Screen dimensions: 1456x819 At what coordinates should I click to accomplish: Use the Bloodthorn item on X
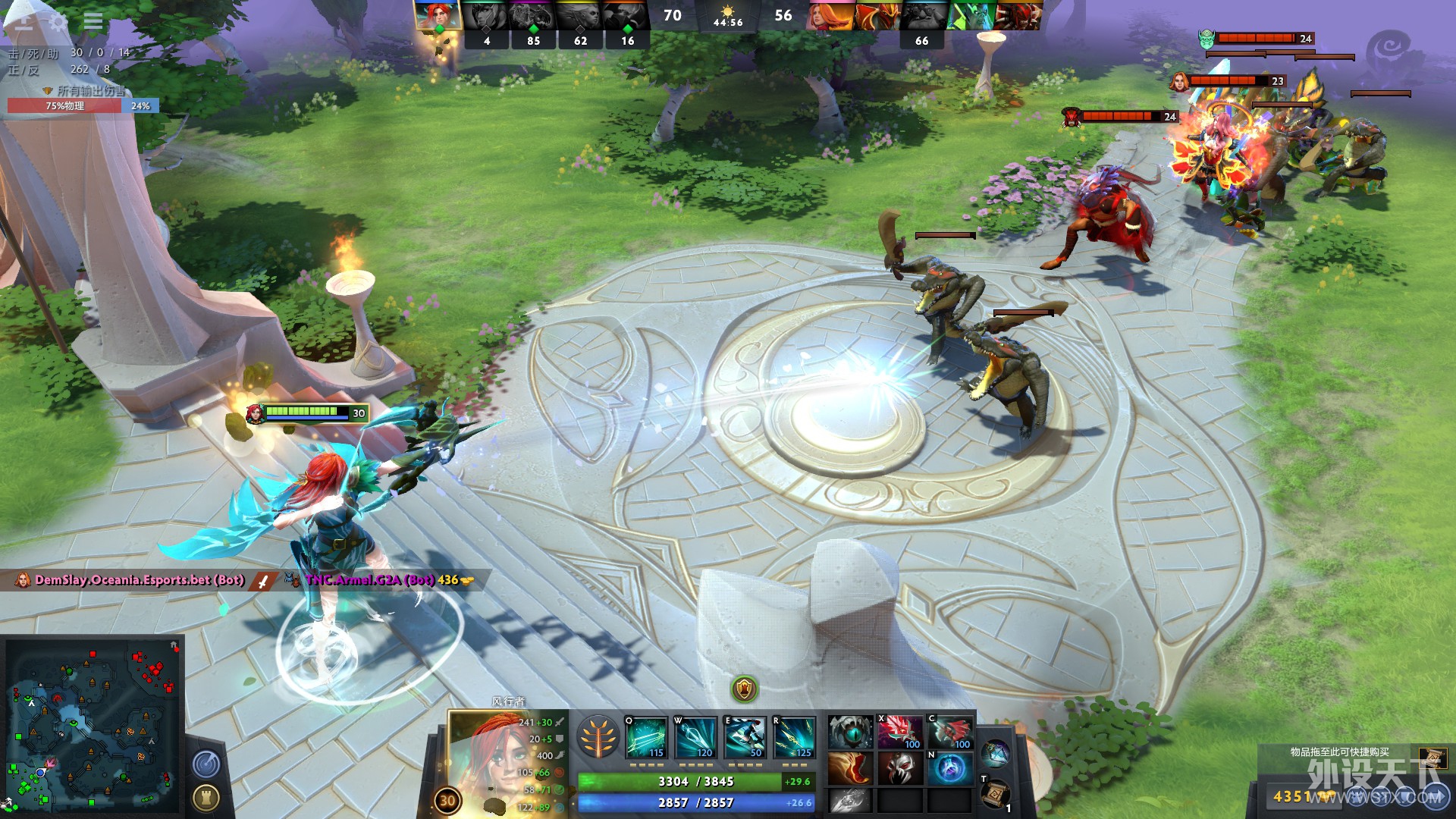pyautogui.click(x=899, y=733)
